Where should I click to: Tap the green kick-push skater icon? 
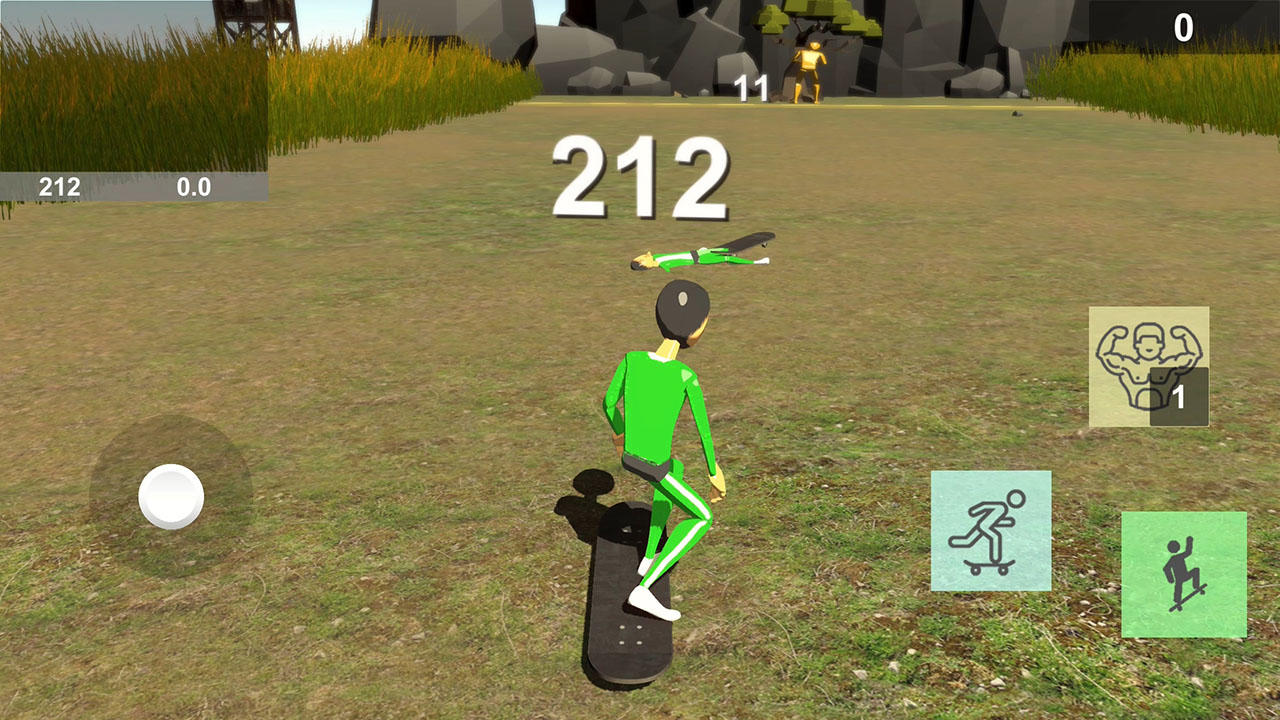point(990,528)
